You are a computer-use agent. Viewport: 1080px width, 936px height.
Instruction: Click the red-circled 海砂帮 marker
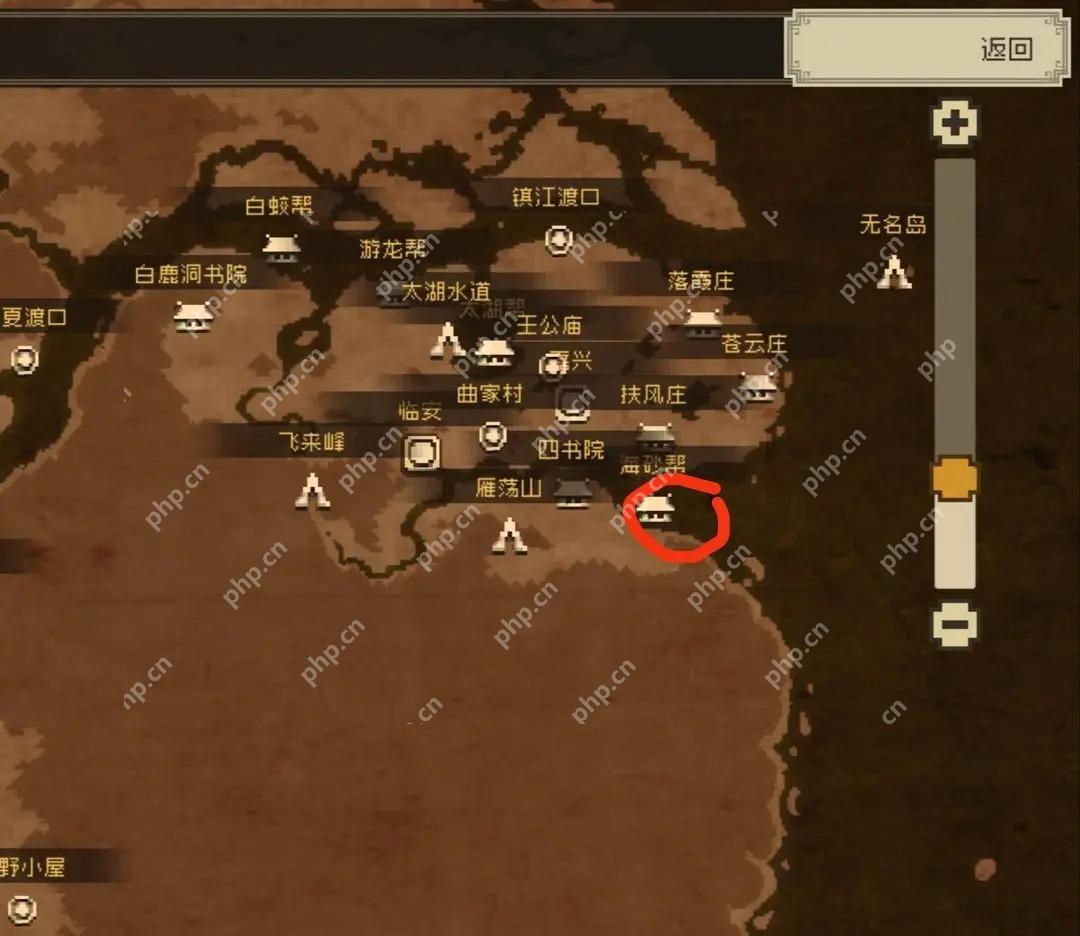point(655,508)
